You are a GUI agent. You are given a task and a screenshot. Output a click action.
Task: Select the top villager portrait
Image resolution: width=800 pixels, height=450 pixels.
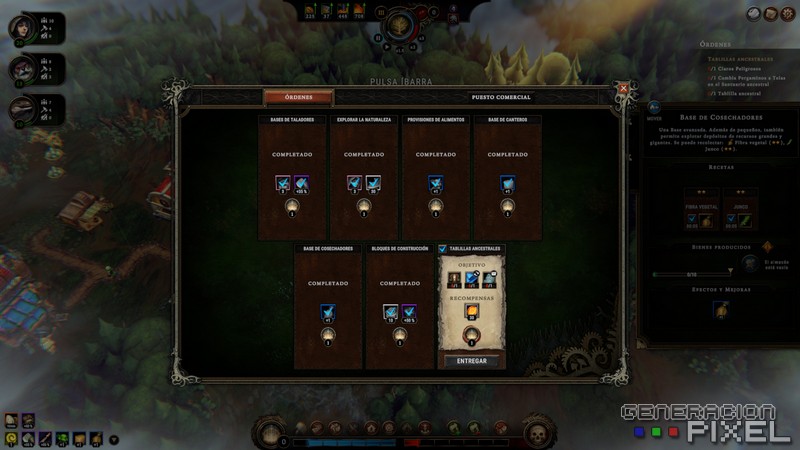pos(20,27)
